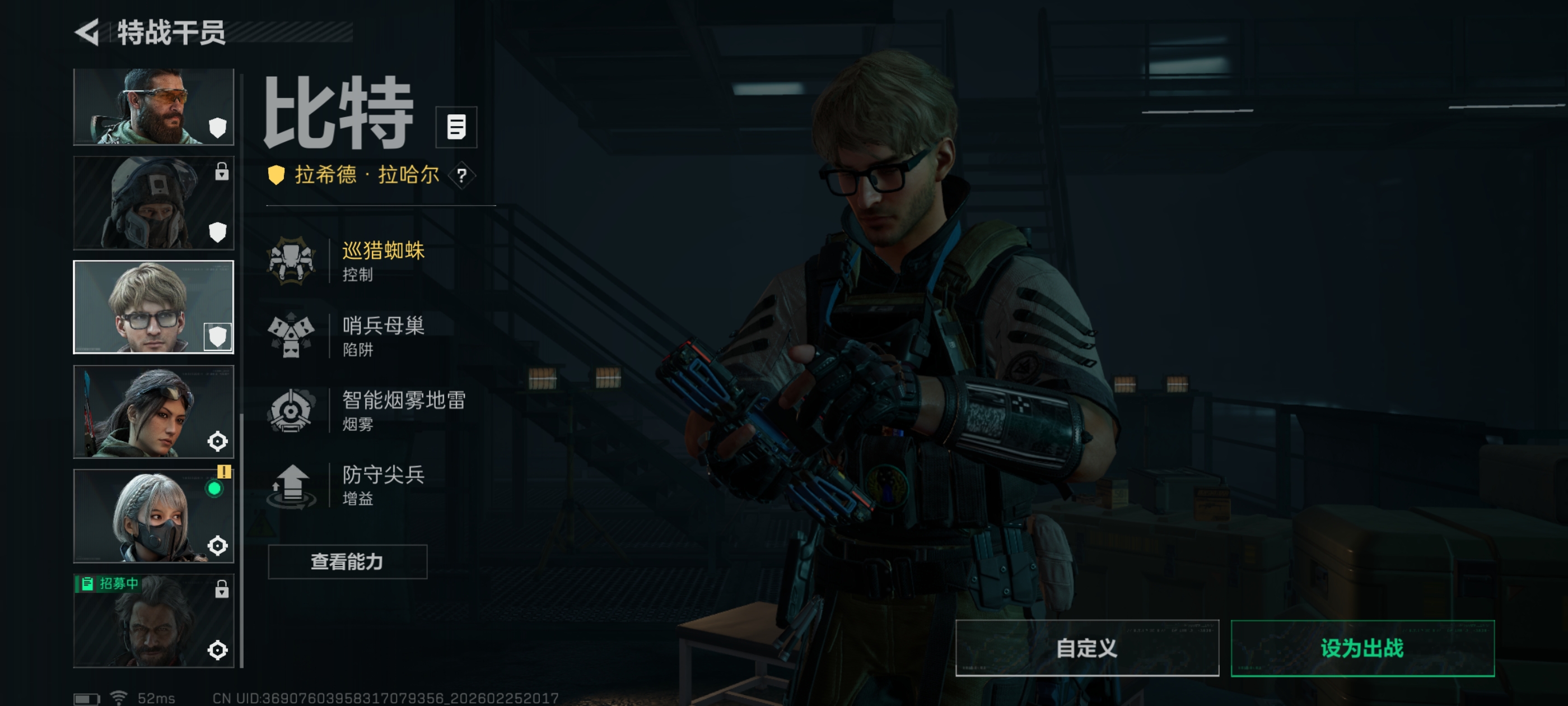The image size is (1568, 706).
Task: Go back using the arrow beside 特战干员
Action: click(x=88, y=32)
